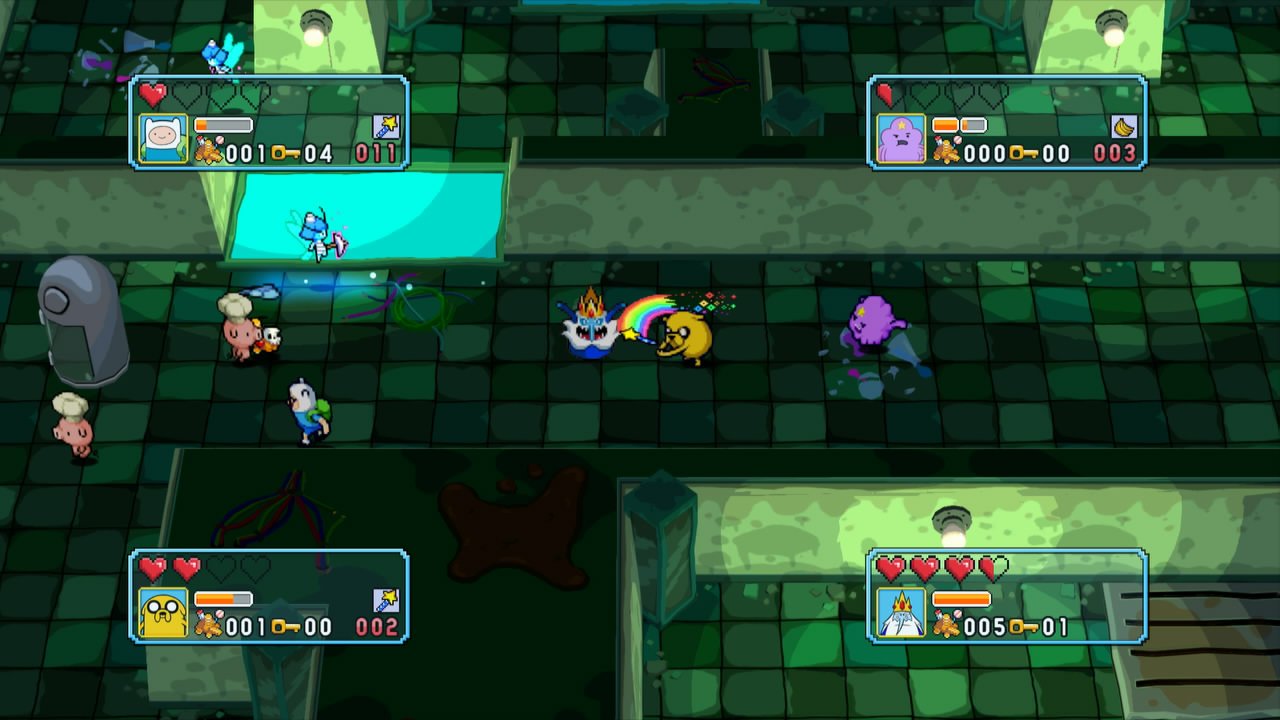
Task: Click Finn's orange energy bar
Action: pos(221,124)
